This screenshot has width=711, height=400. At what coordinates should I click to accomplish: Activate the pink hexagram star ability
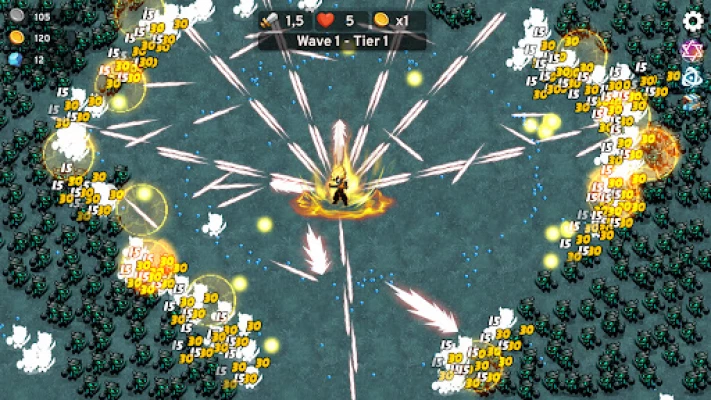(x=693, y=50)
